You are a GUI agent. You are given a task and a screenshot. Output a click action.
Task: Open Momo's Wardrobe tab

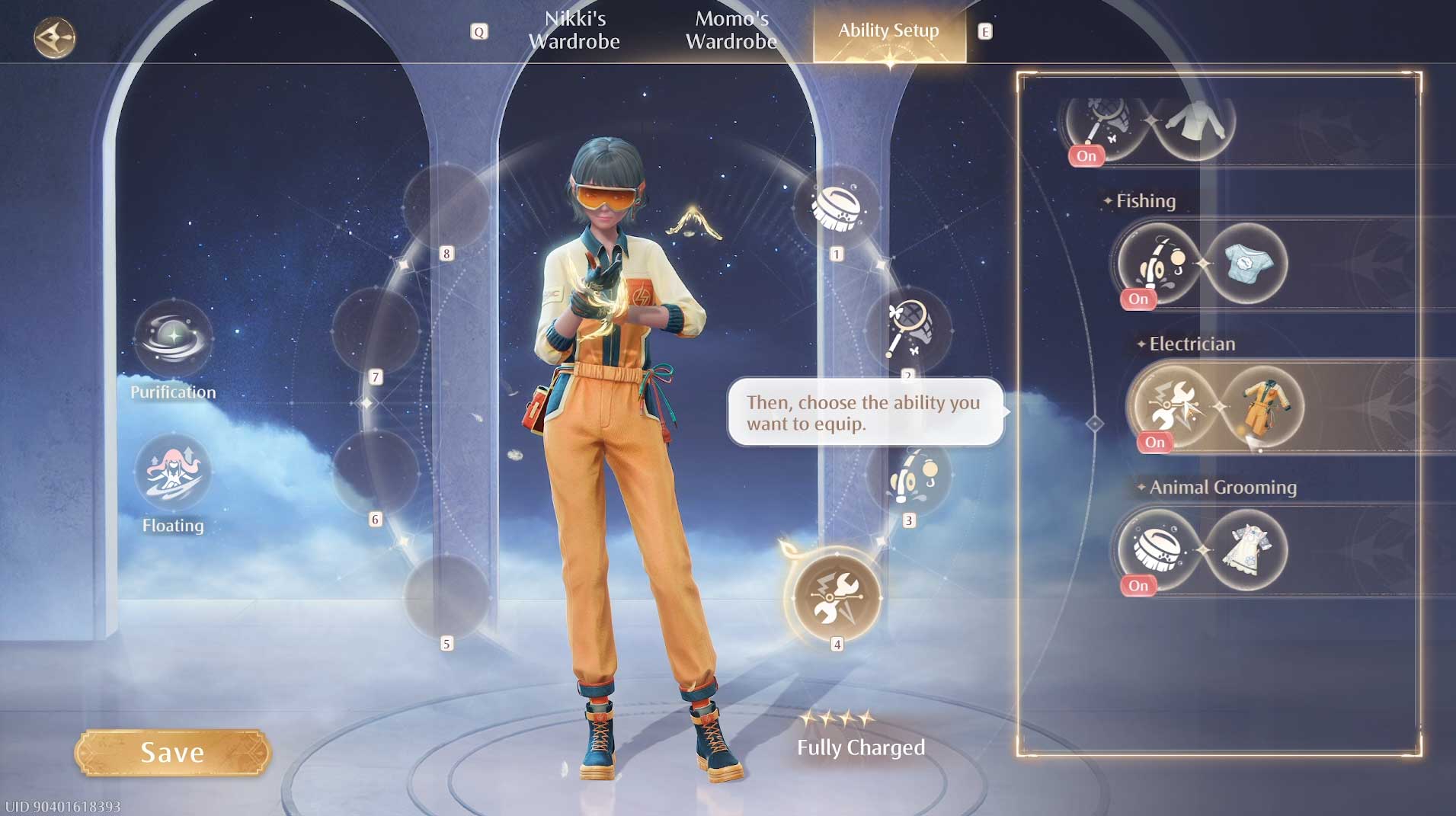[731, 30]
